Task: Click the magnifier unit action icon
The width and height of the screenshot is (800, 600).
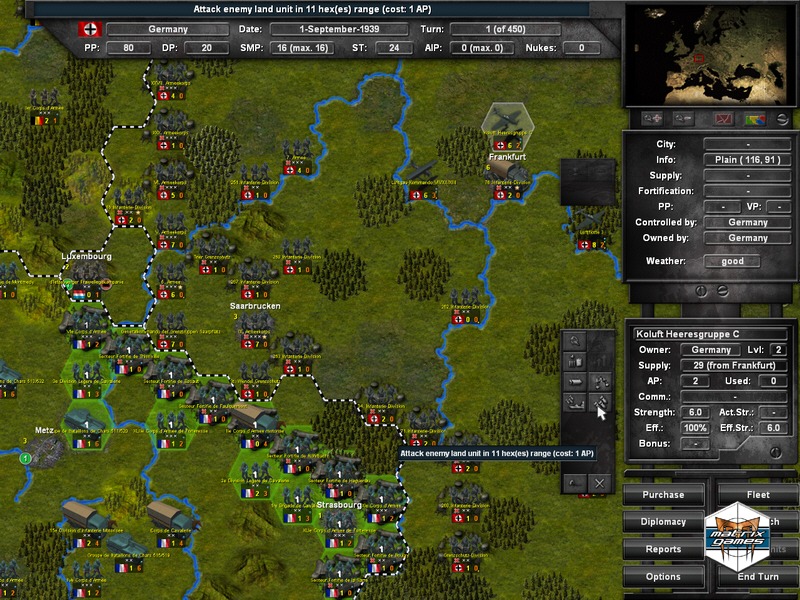Action: [x=575, y=340]
